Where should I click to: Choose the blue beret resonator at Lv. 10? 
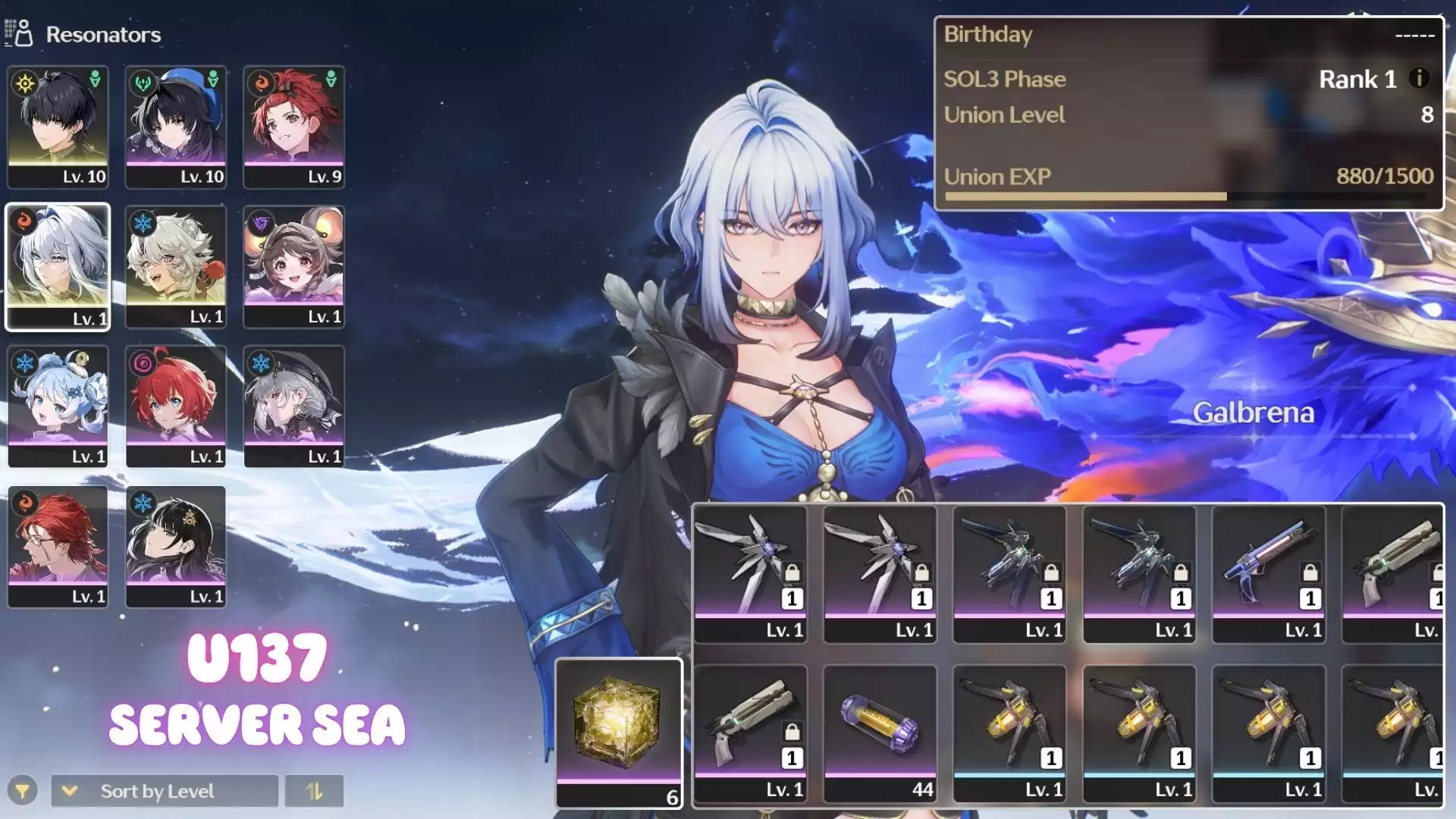pos(176,127)
